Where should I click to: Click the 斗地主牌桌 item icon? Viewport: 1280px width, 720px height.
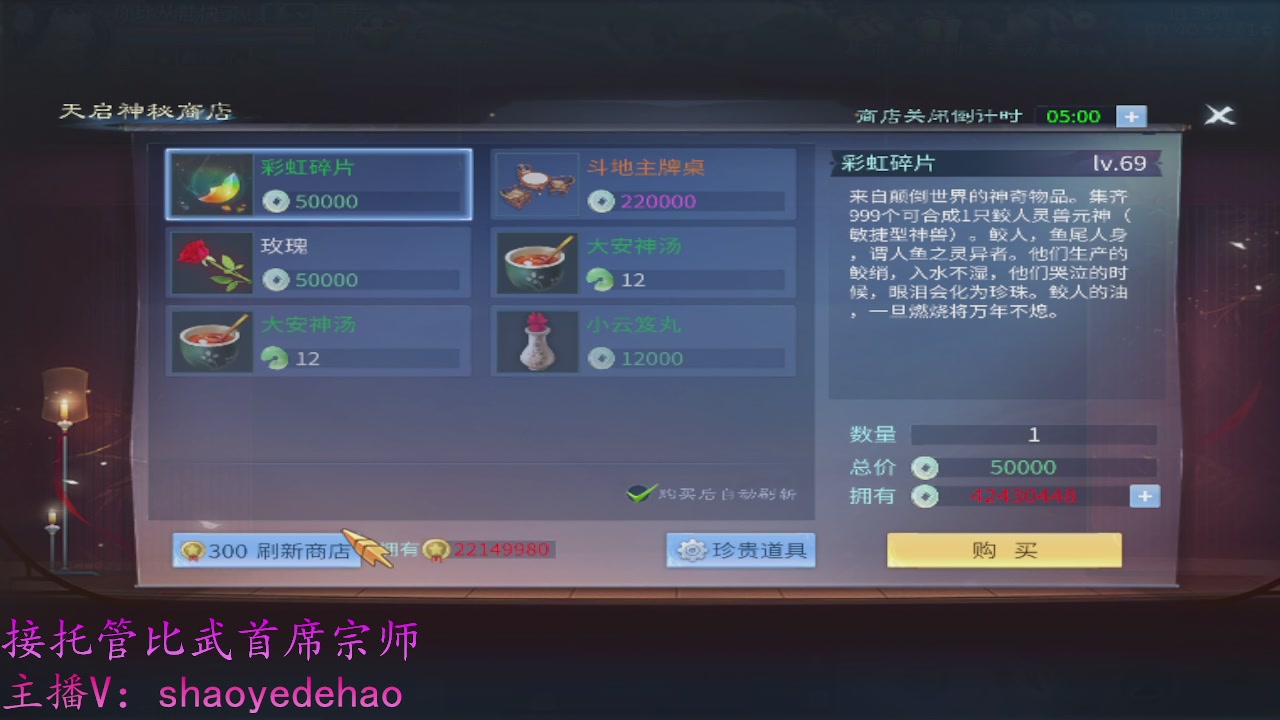pyautogui.click(x=536, y=185)
